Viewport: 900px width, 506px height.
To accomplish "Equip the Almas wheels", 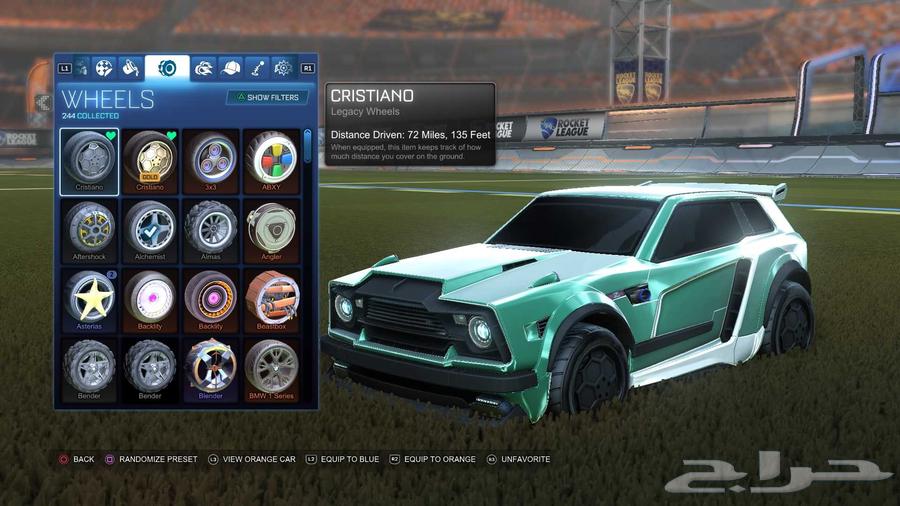I will [x=211, y=229].
